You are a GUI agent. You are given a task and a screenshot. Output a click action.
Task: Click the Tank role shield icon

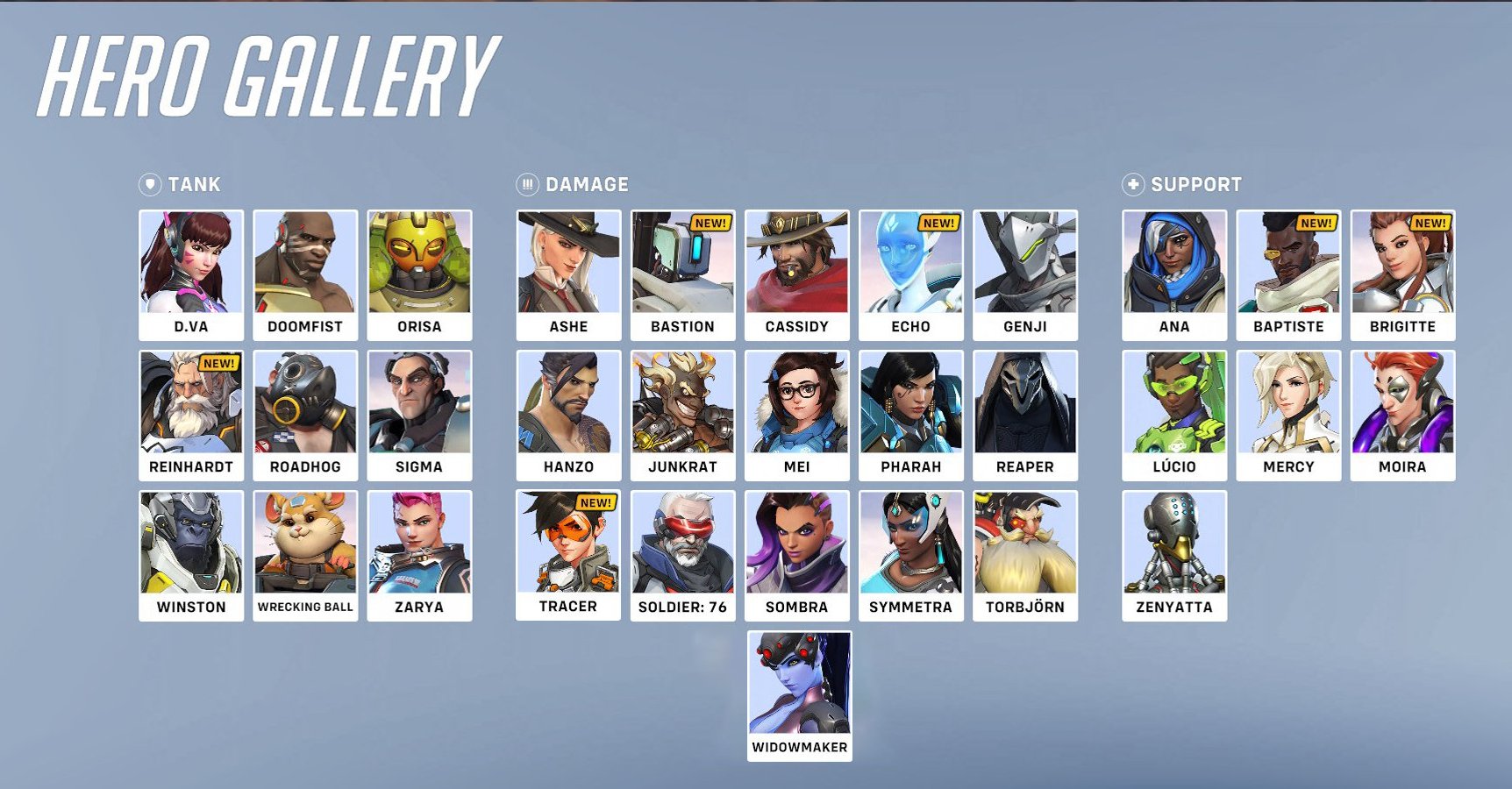pos(149,184)
